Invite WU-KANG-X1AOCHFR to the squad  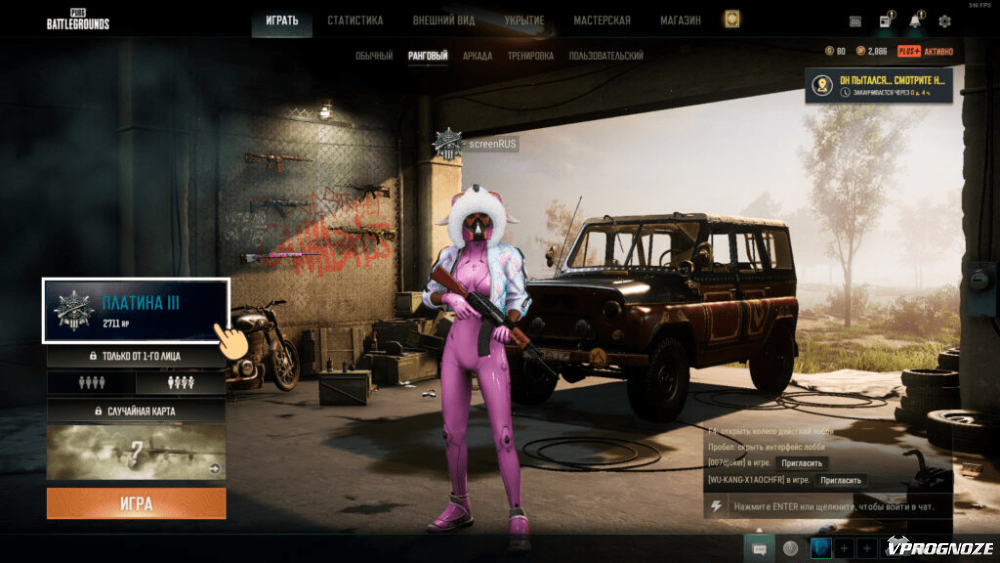841,480
